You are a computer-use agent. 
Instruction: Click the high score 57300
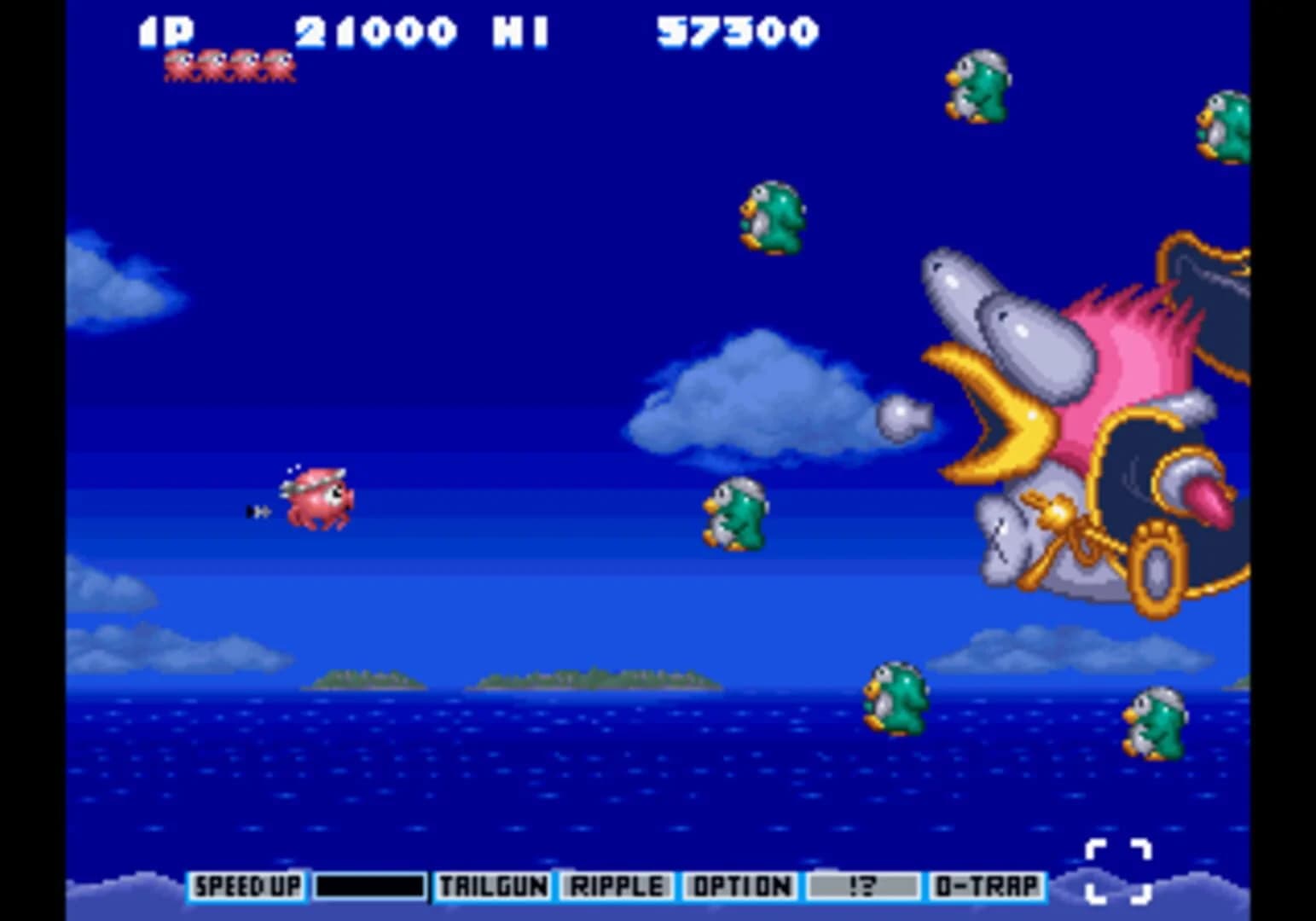pyautogui.click(x=736, y=31)
